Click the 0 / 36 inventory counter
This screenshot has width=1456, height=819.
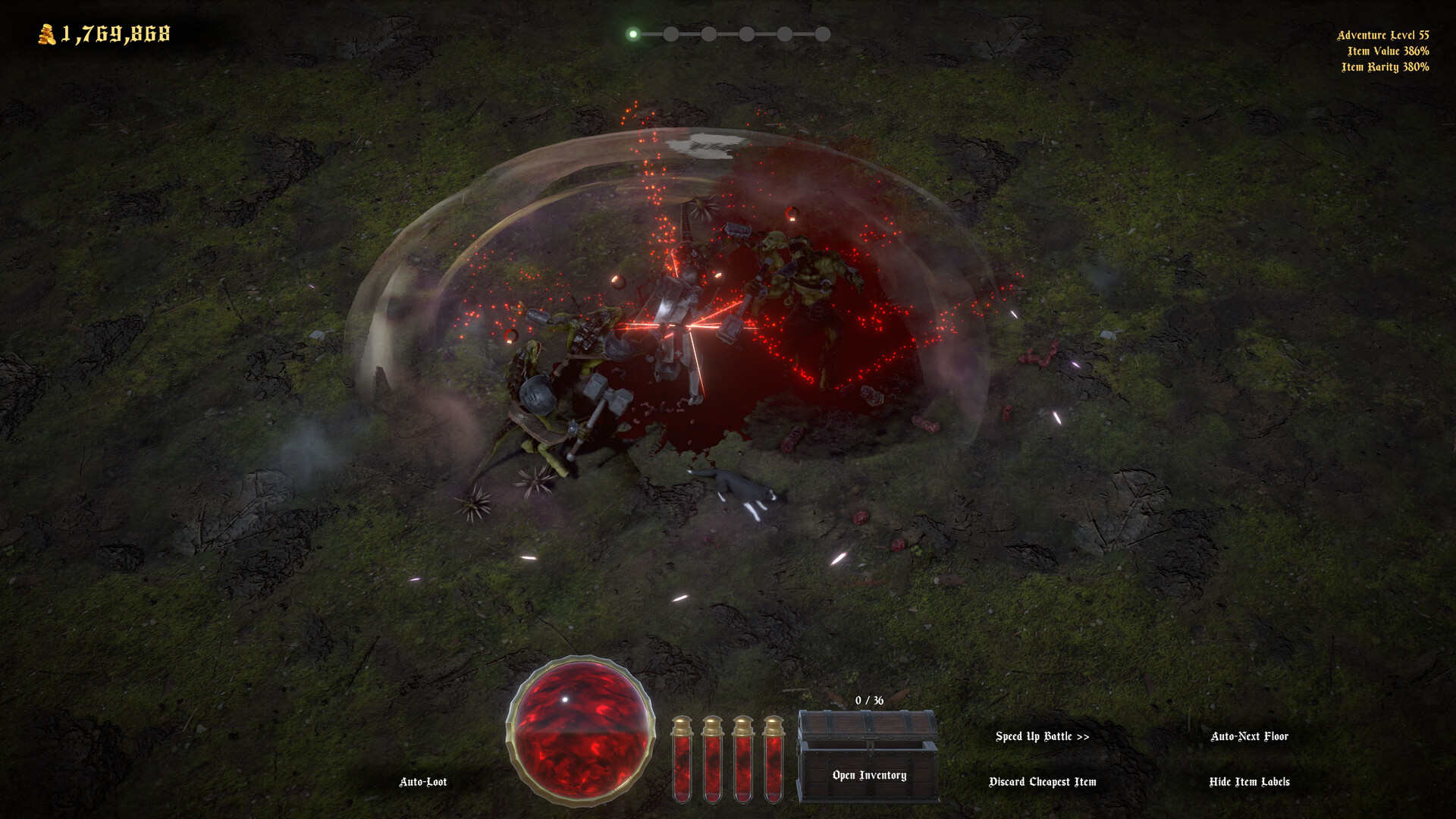868,701
